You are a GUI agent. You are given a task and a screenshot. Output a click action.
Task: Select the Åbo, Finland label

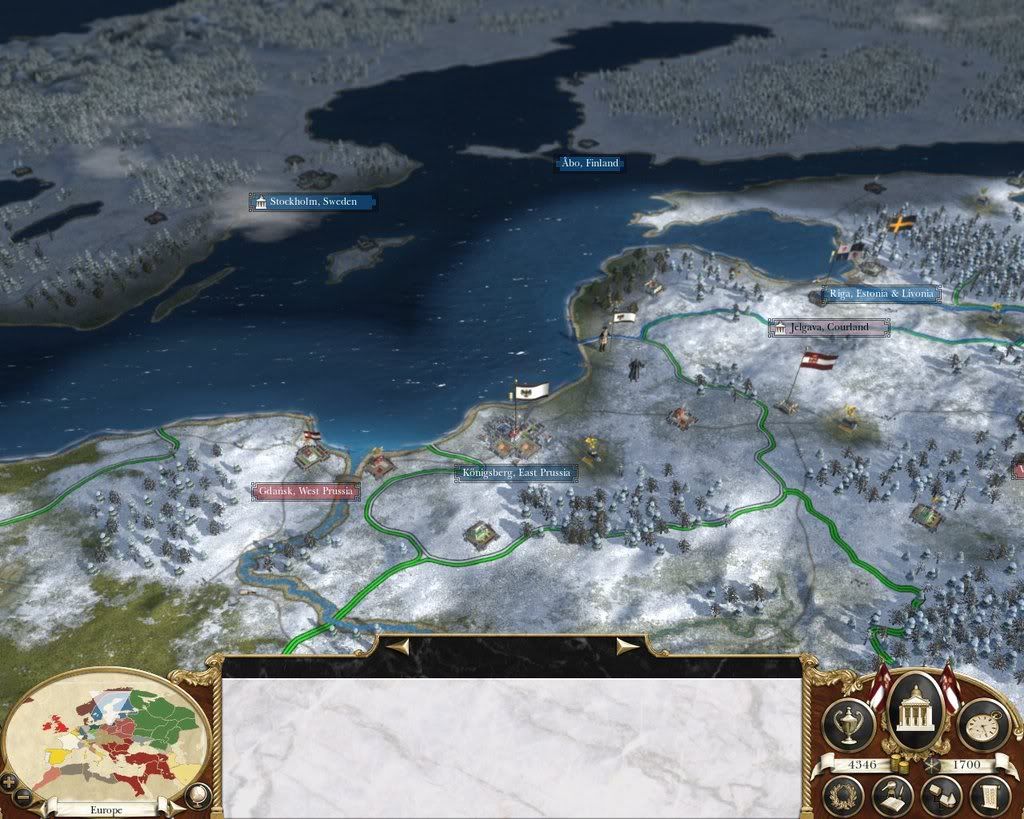(x=589, y=163)
